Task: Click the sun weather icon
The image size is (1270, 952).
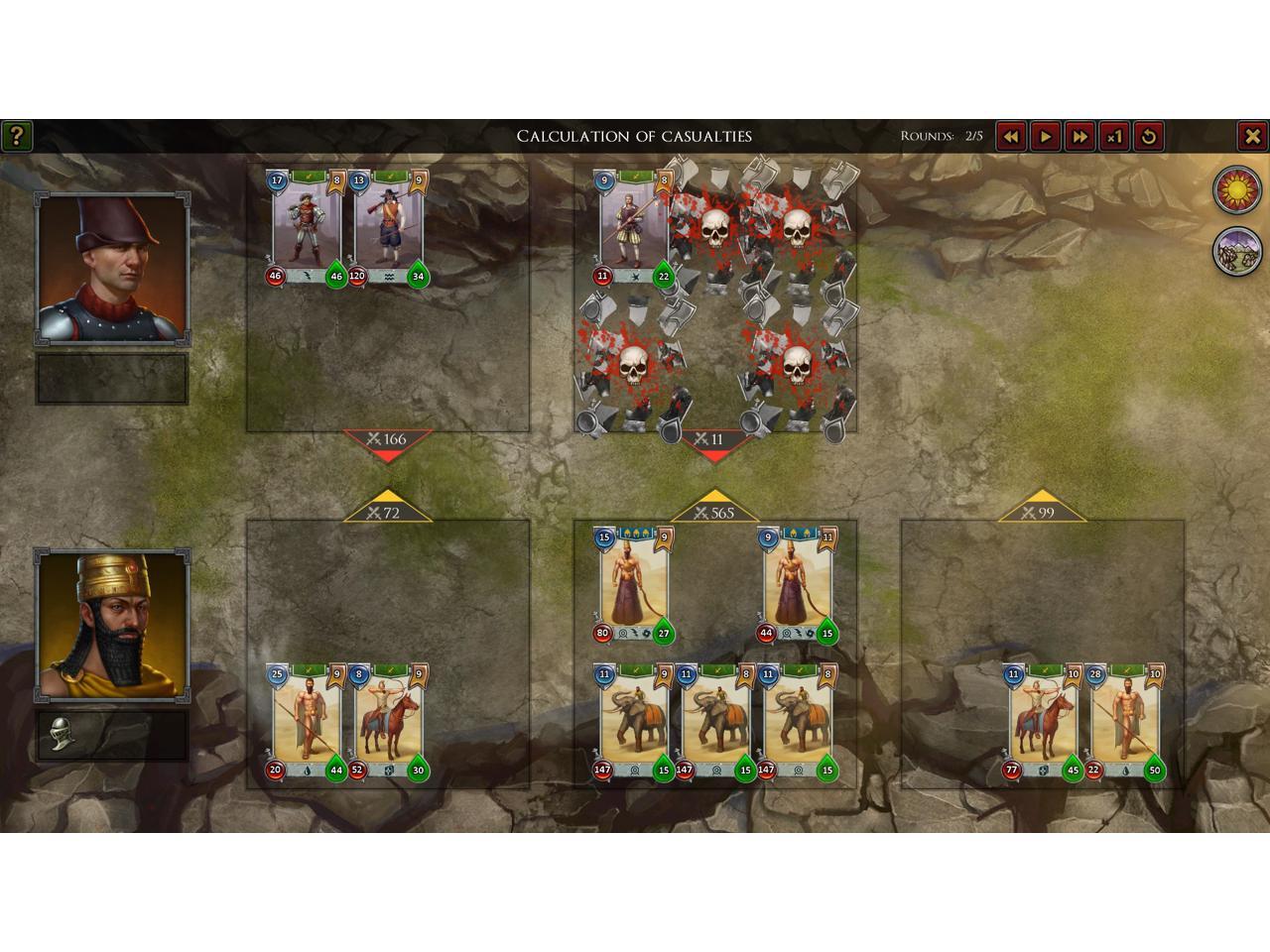Action: pos(1237,189)
